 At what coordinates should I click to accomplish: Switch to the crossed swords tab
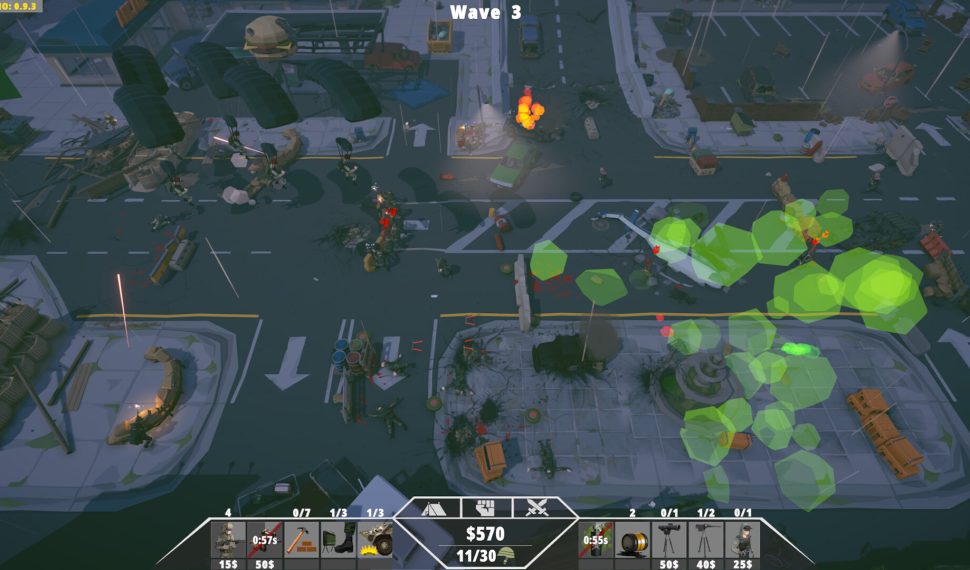pos(537,508)
